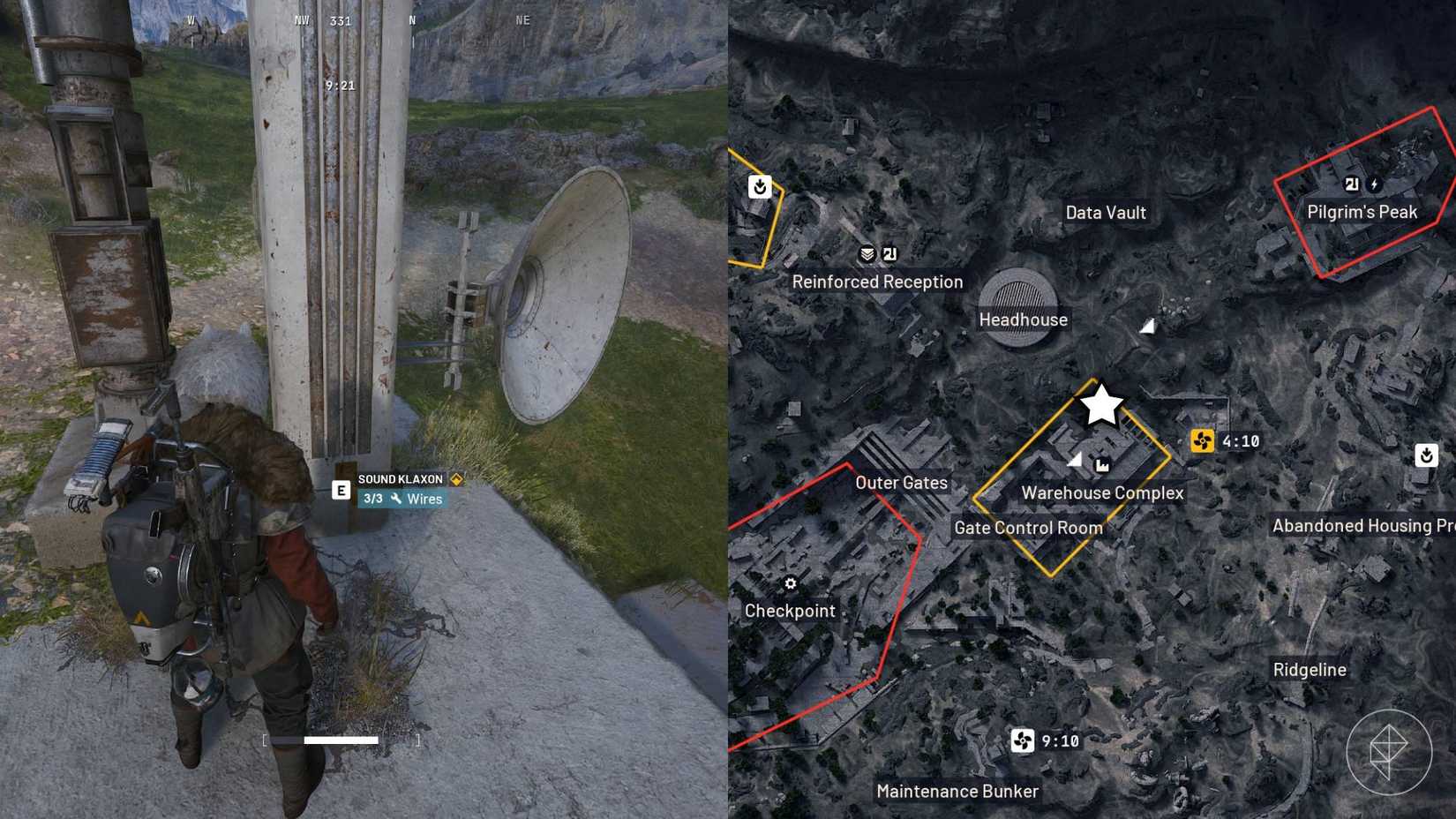Select the workbench icon beside Reinforced Reception
The image size is (1456, 819).
coord(889,253)
